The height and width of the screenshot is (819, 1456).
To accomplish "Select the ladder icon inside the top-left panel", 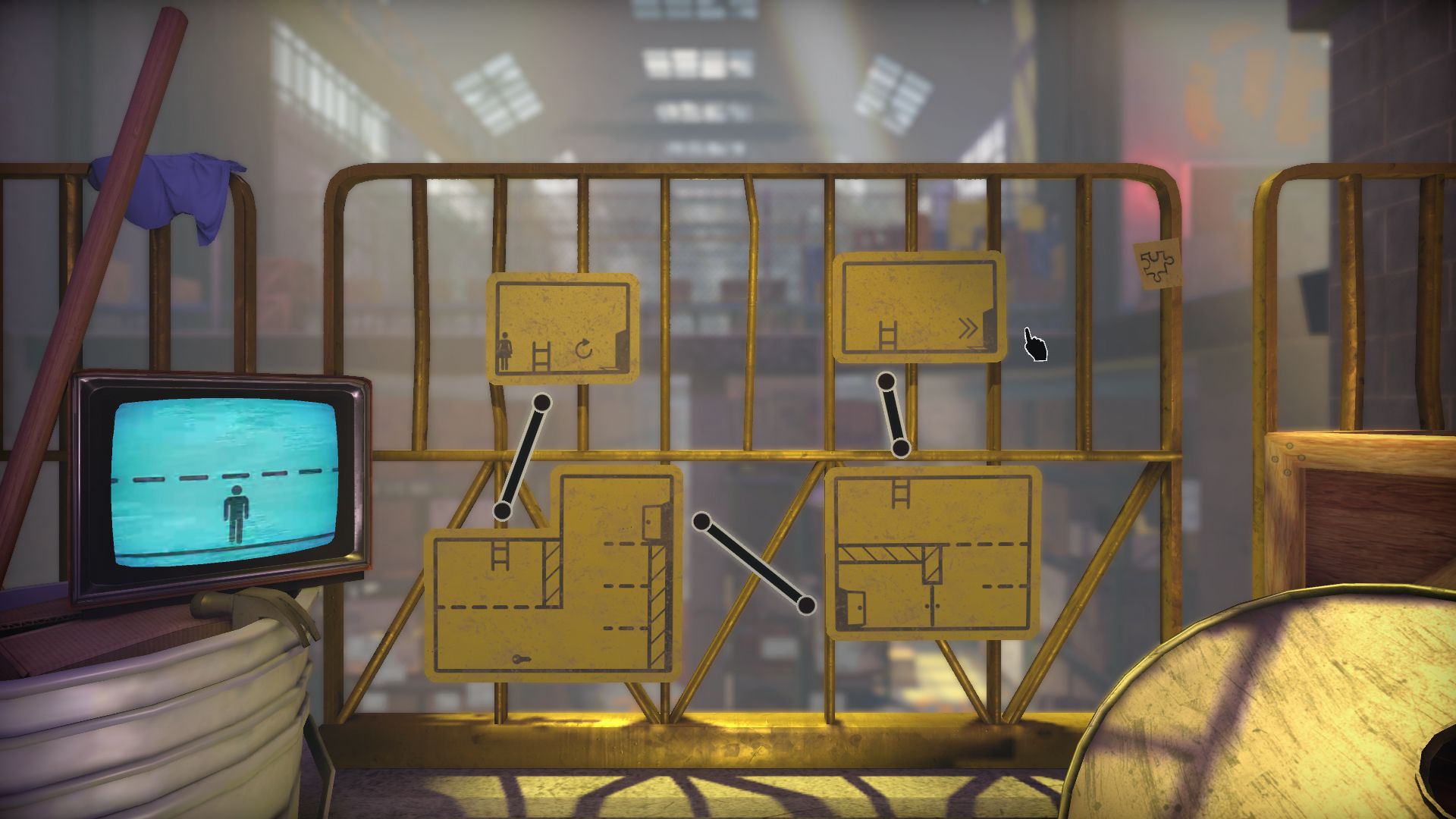I will click(541, 354).
